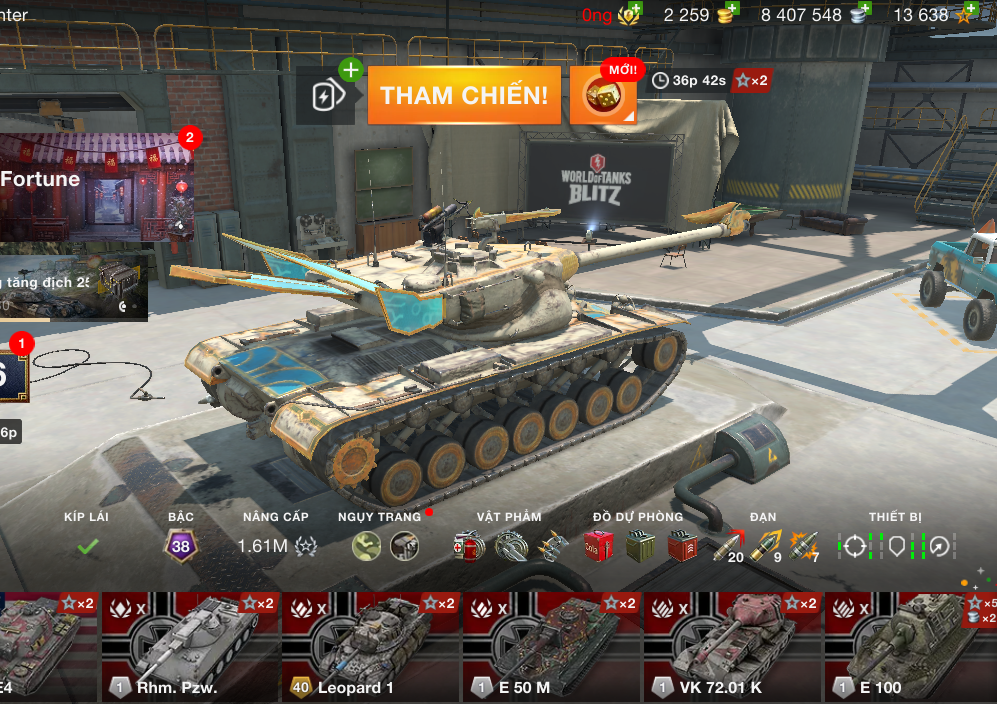The height and width of the screenshot is (704, 997).
Task: Add a booster via the lightning card icon
Action: (x=326, y=96)
